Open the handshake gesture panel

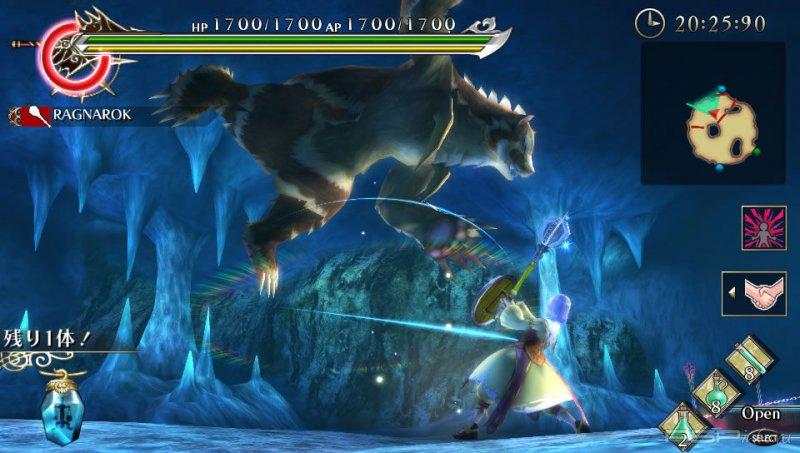[x=760, y=293]
